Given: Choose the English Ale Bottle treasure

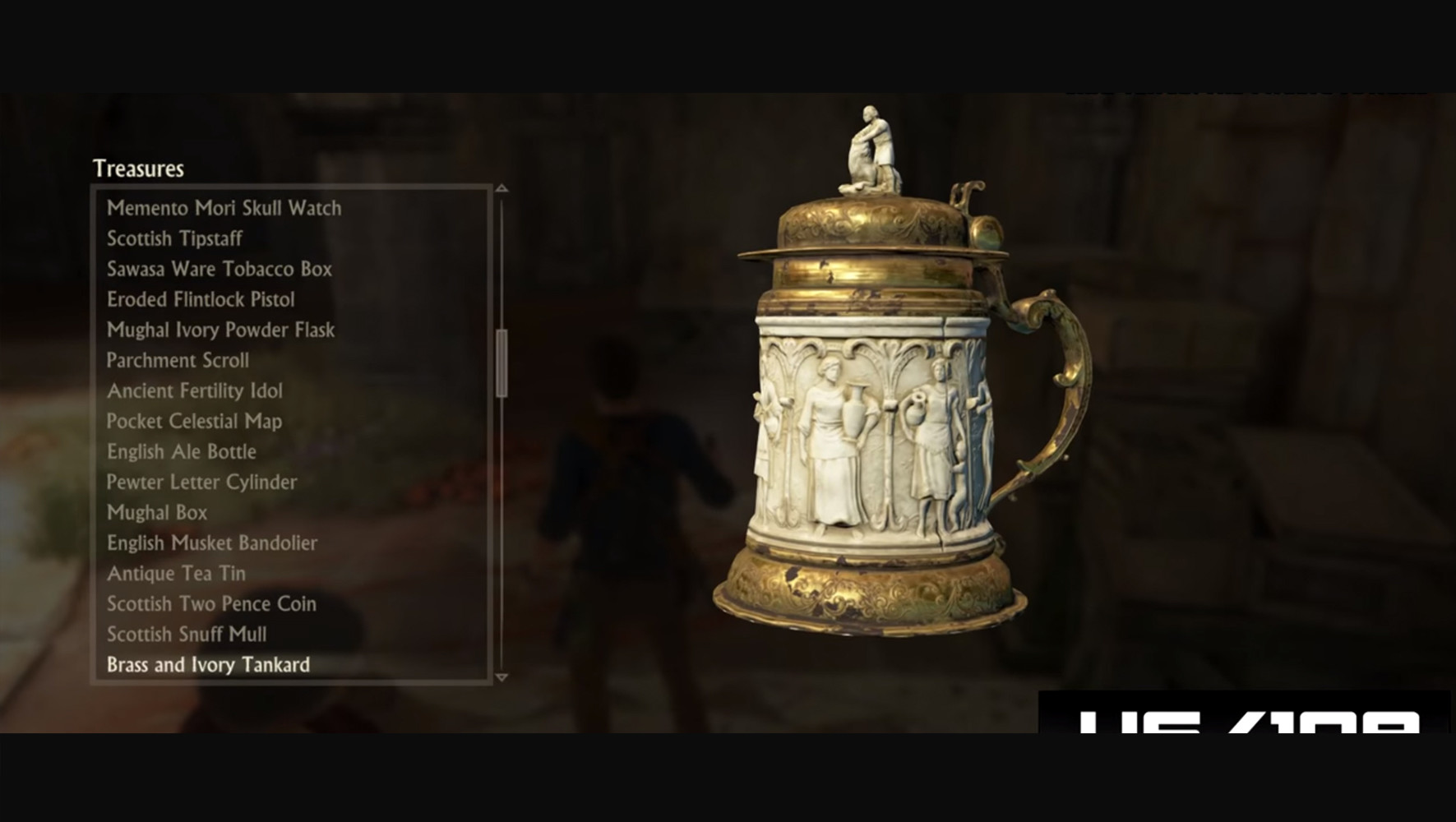Looking at the screenshot, I should point(182,451).
